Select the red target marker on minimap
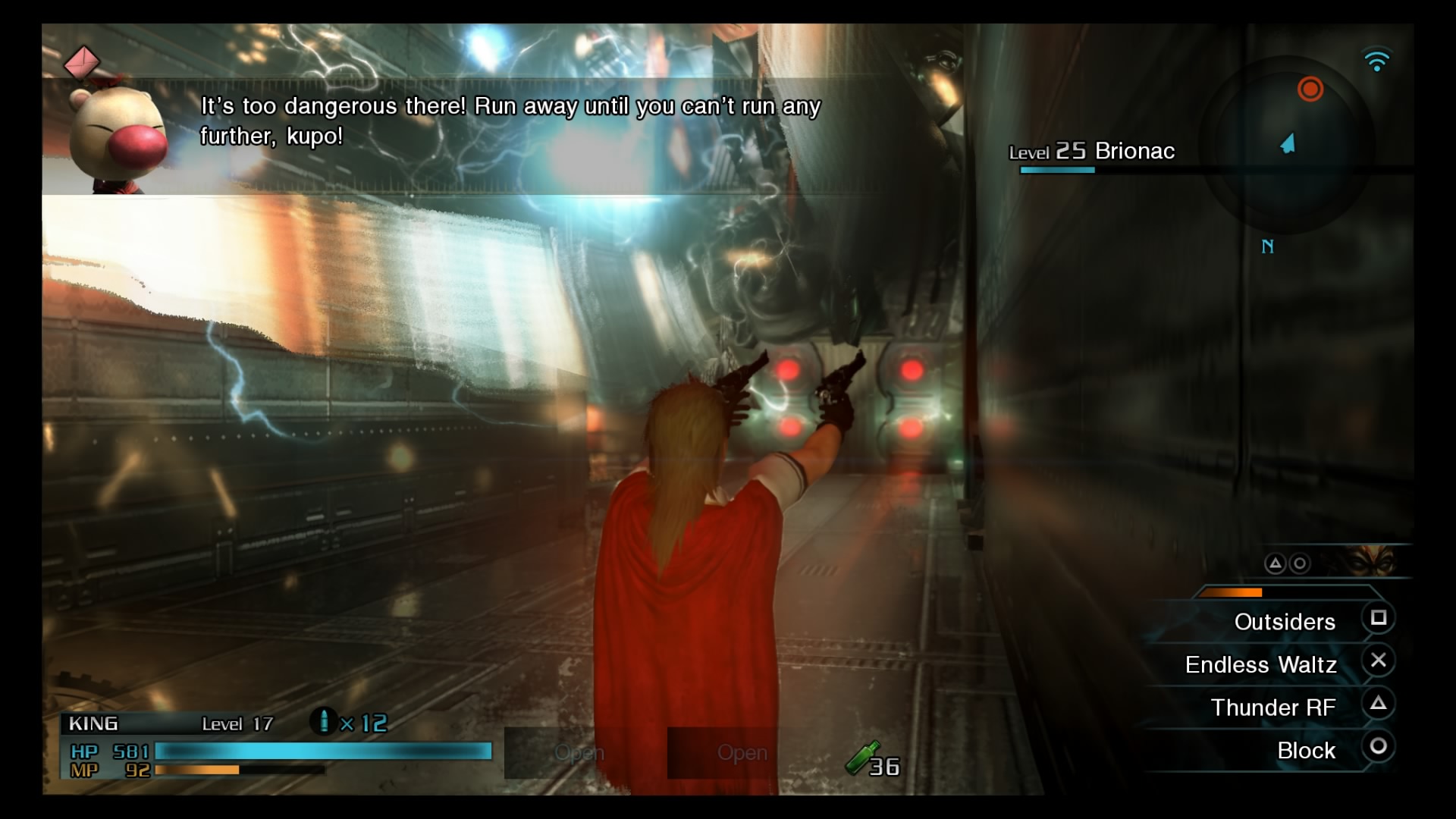Image resolution: width=1456 pixels, height=819 pixels. [x=1310, y=89]
